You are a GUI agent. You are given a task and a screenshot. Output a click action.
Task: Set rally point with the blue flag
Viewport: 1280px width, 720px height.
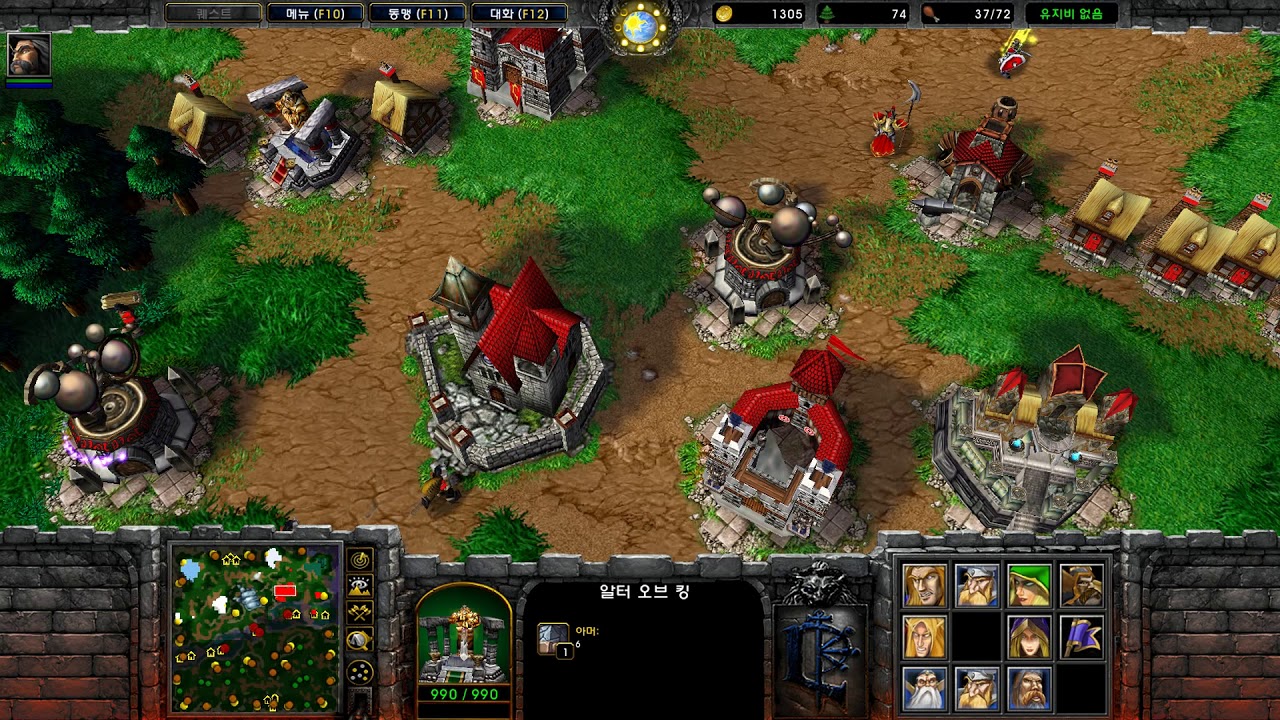click(1081, 637)
